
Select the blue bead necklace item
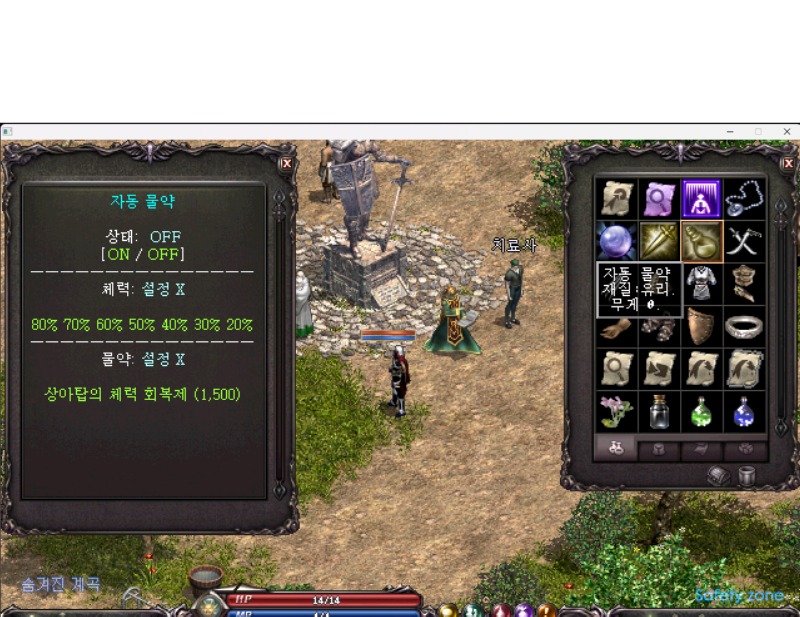tap(744, 199)
